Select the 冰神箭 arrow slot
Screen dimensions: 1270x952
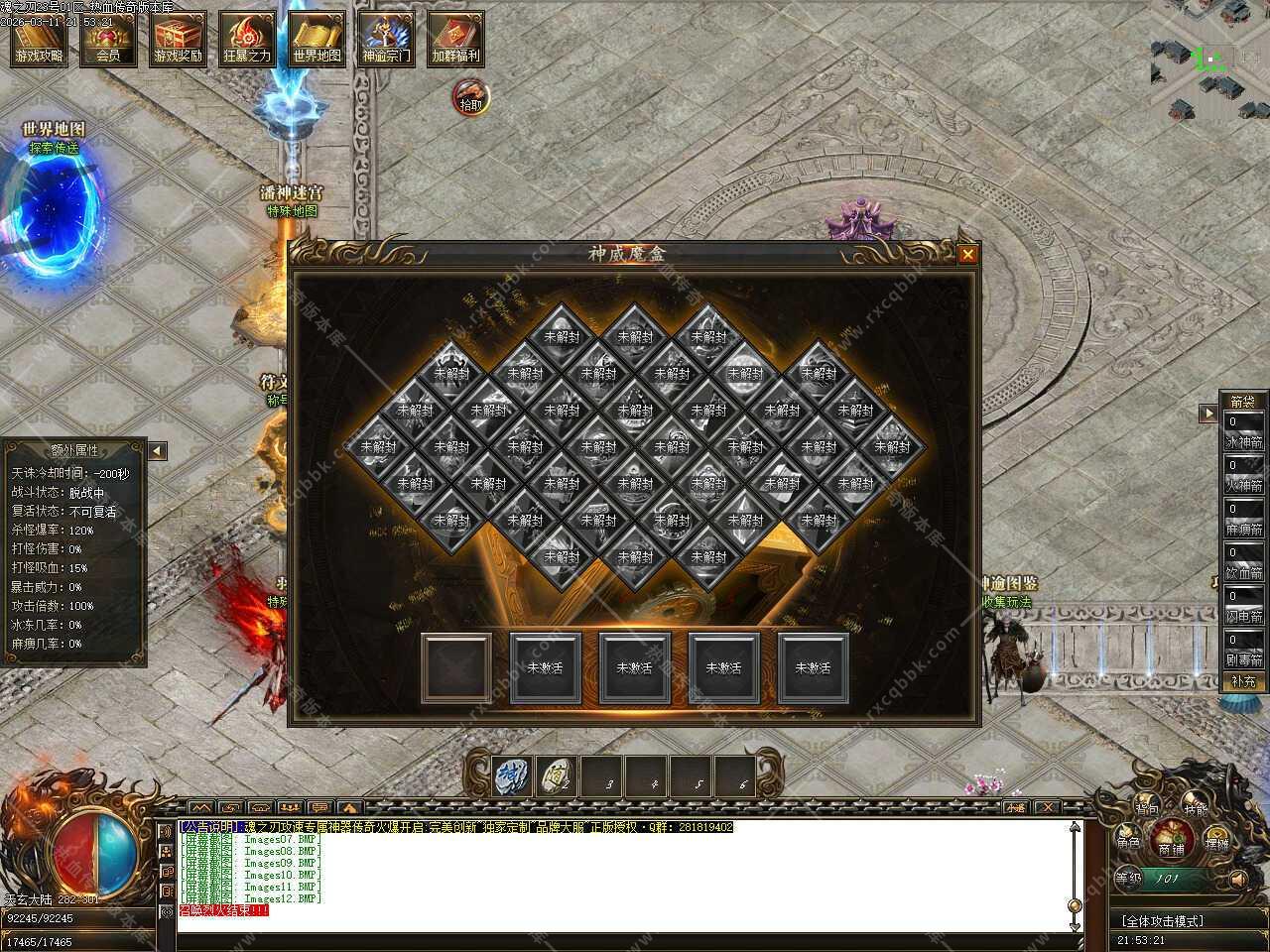pyautogui.click(x=1244, y=432)
